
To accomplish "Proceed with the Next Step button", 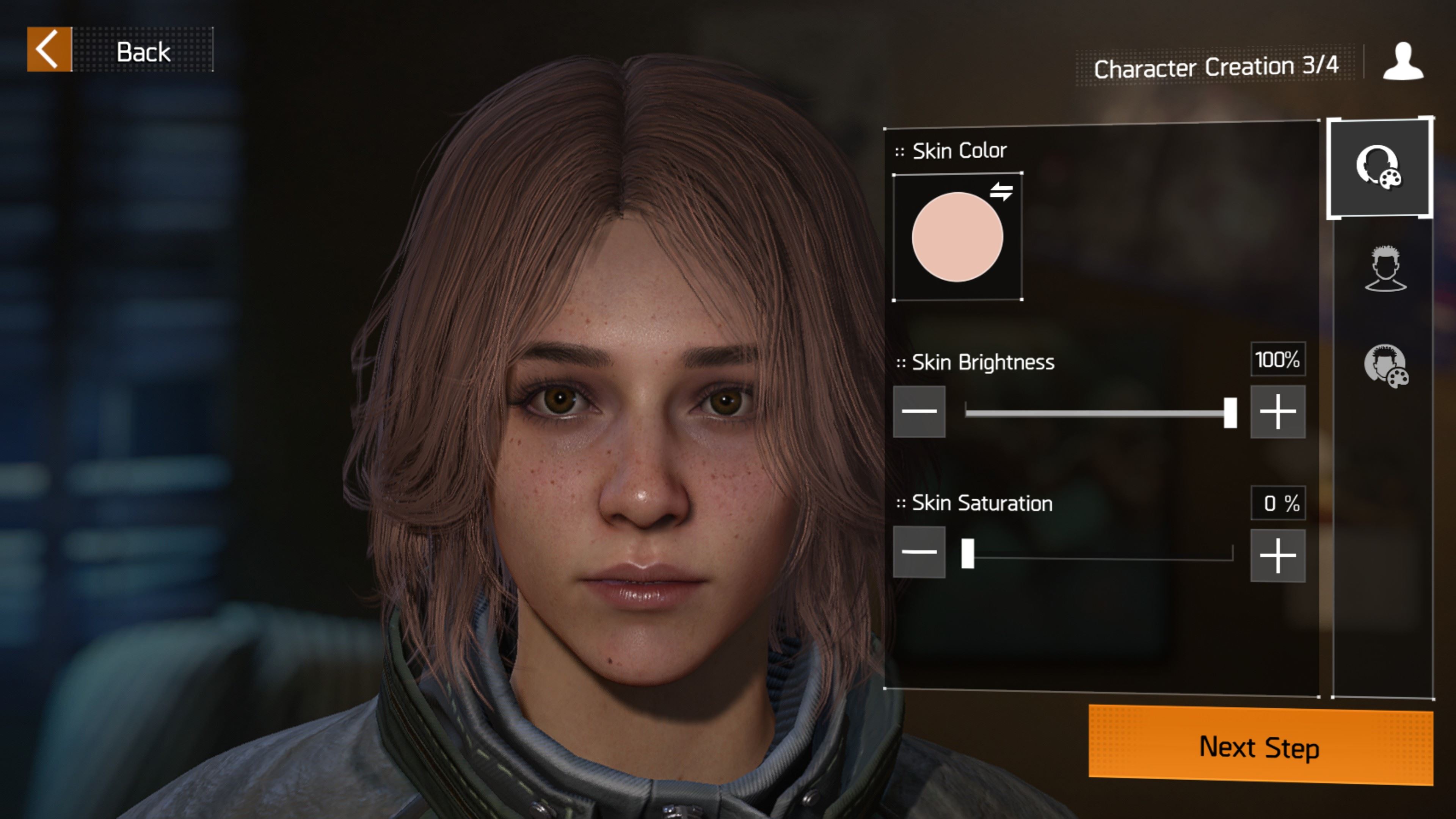I will click(x=1260, y=746).
